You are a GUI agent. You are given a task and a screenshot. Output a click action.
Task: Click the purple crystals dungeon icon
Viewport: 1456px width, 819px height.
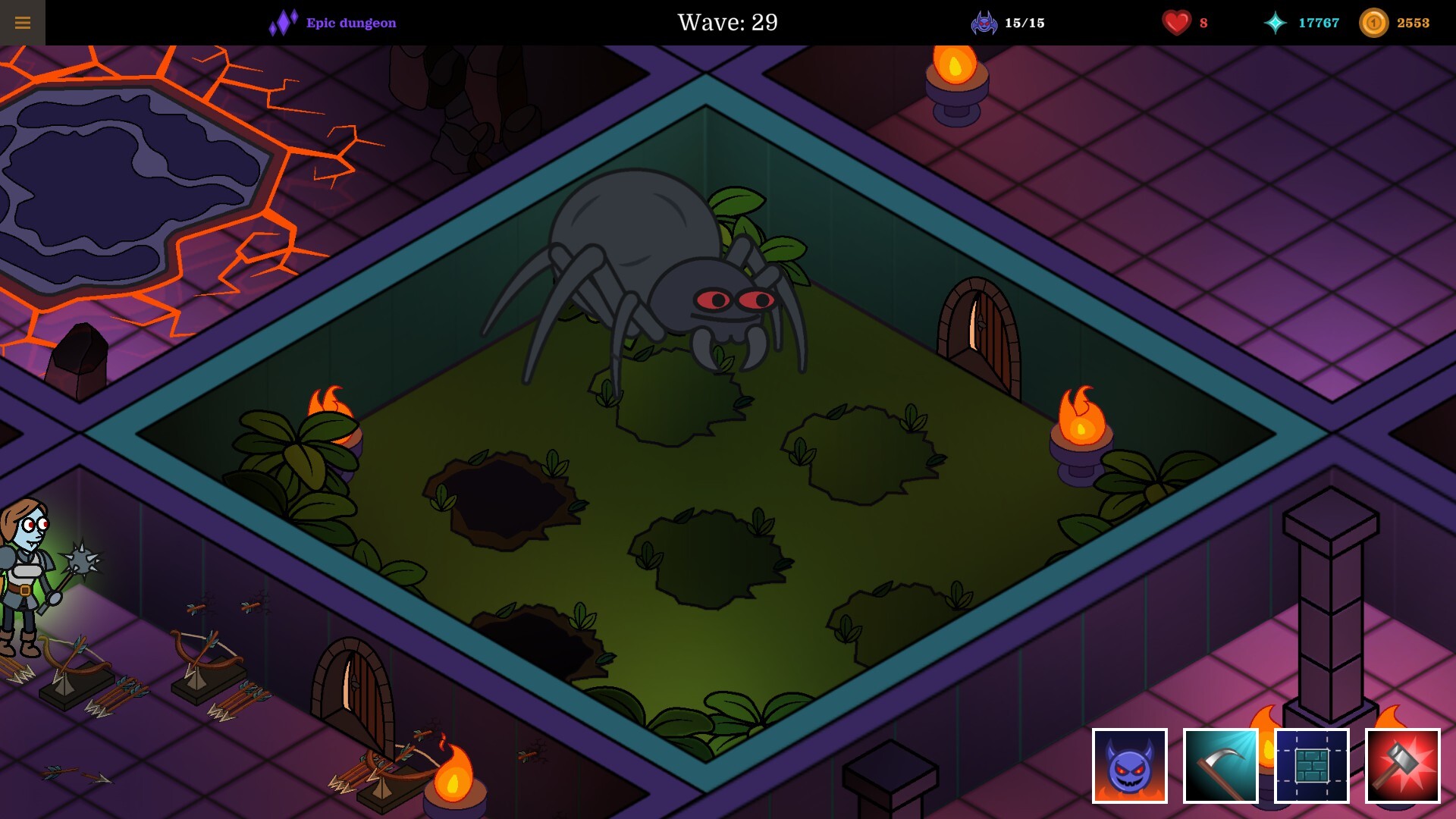[282, 23]
